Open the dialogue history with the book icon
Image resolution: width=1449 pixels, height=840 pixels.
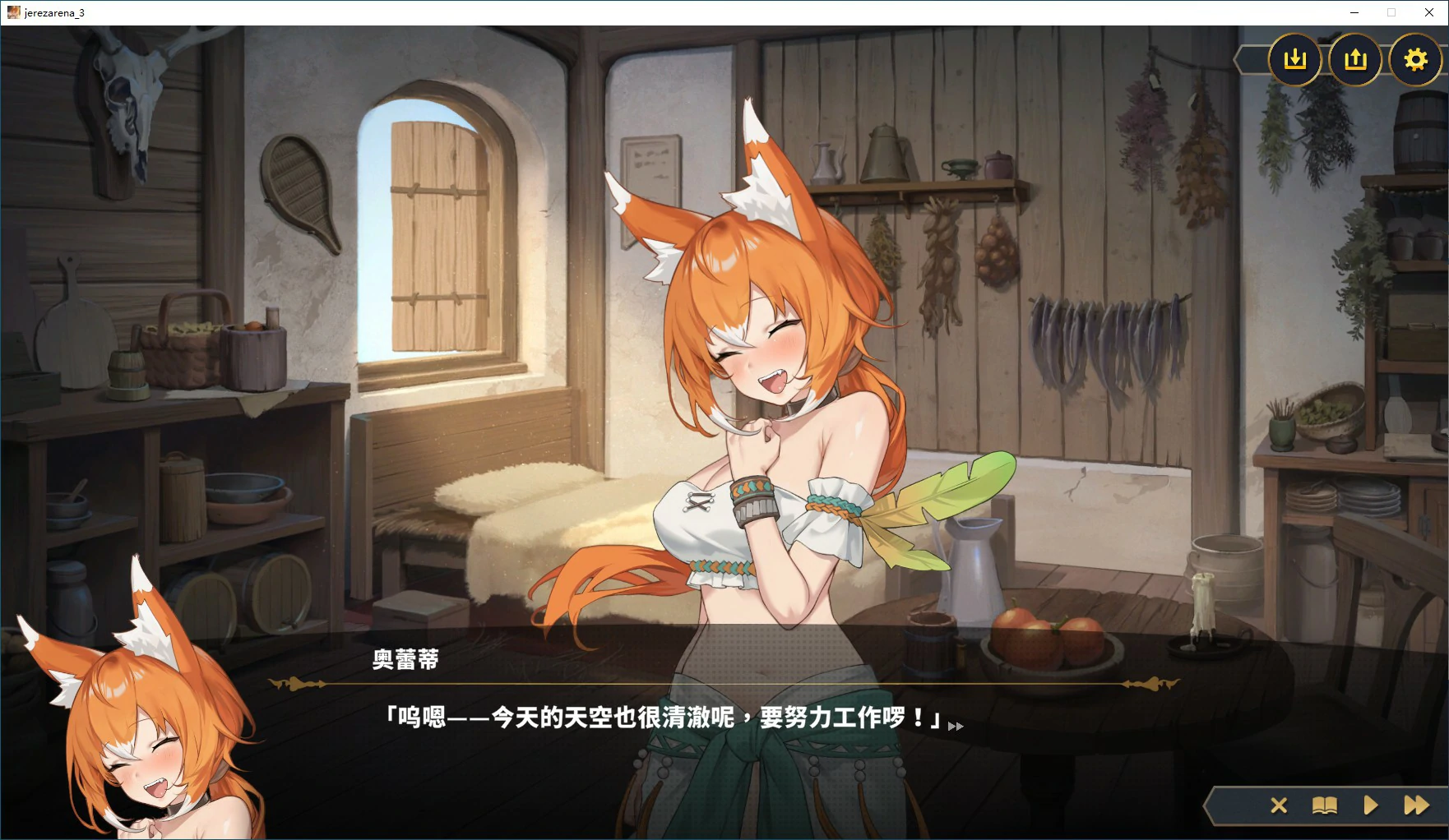pyautogui.click(x=1325, y=806)
